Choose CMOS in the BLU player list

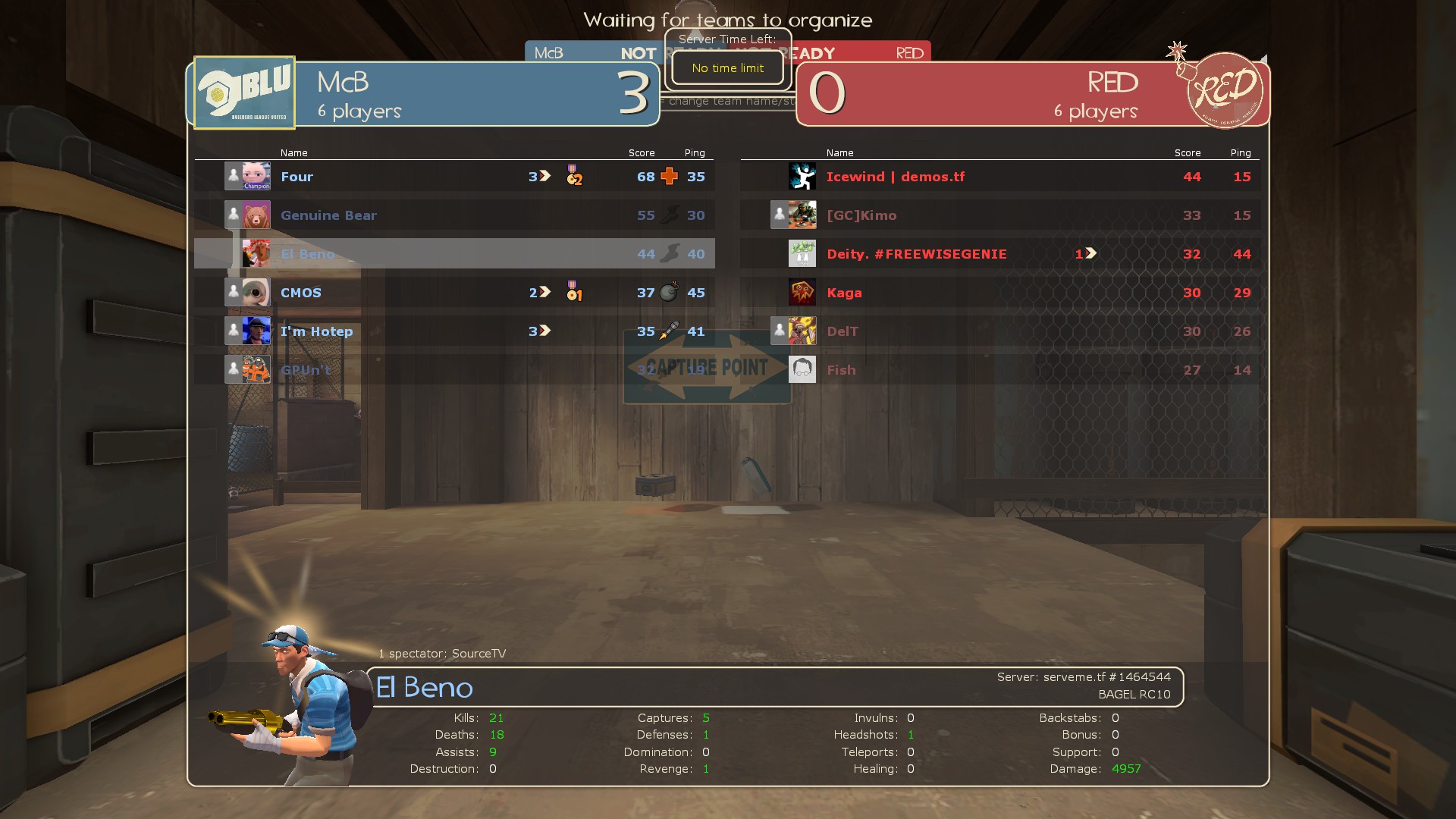[x=301, y=293]
